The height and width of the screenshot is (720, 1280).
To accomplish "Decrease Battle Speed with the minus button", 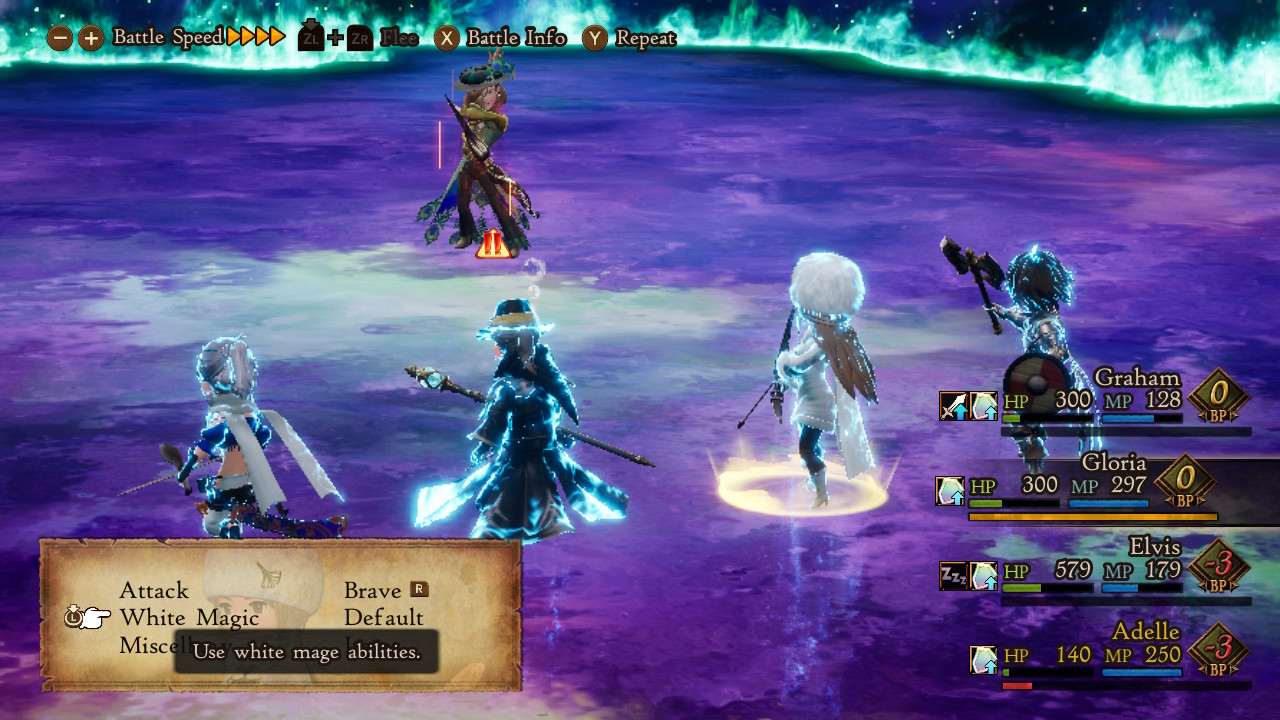I will click(59, 36).
